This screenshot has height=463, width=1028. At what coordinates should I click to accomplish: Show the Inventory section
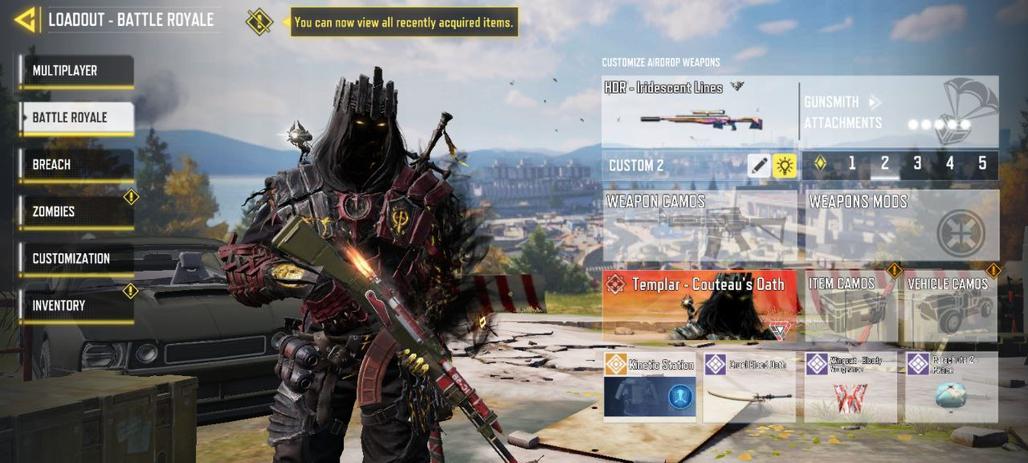pos(76,306)
